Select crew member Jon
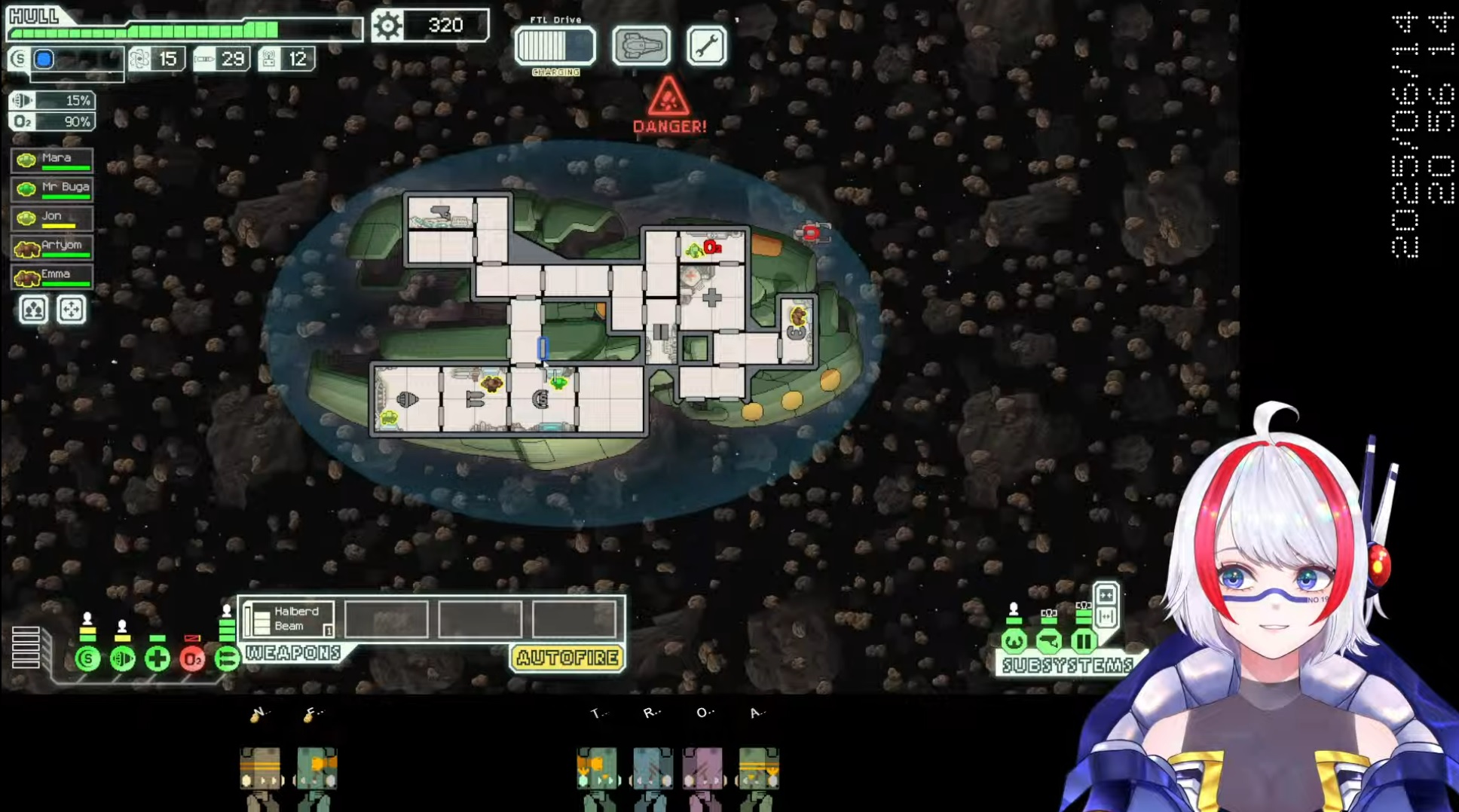 (52, 218)
